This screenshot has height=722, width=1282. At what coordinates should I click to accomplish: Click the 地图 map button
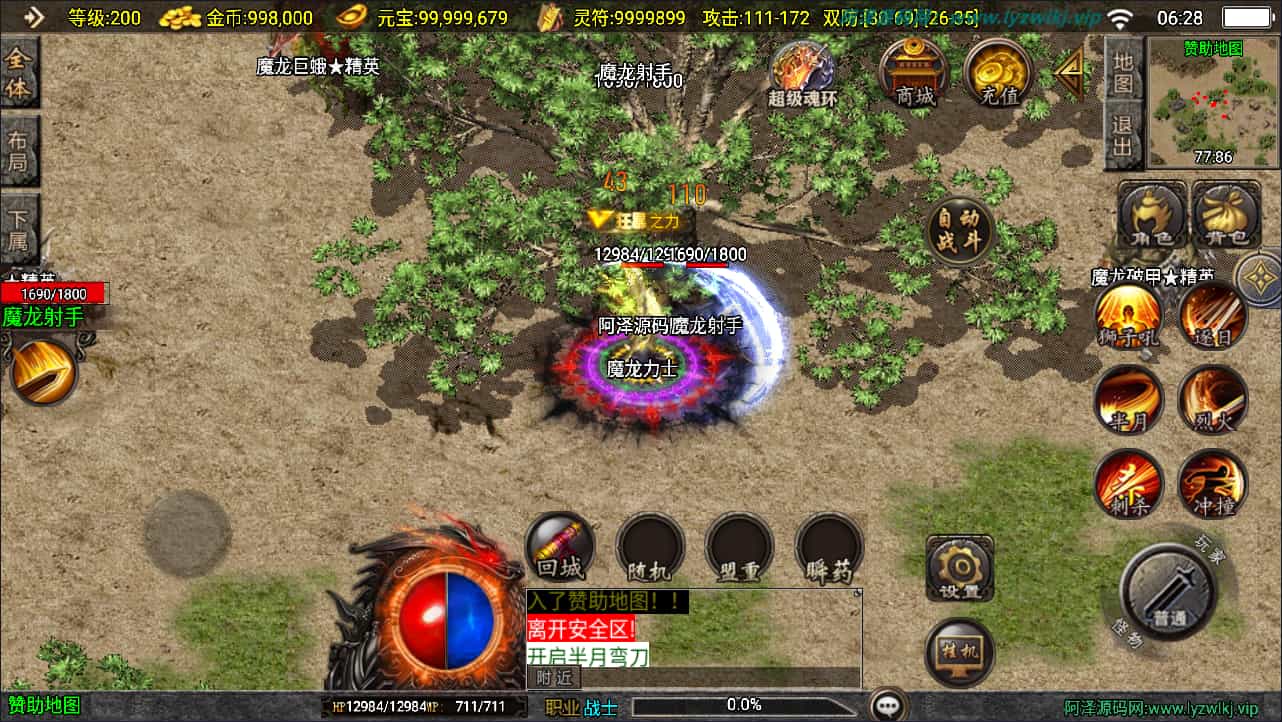point(1123,71)
